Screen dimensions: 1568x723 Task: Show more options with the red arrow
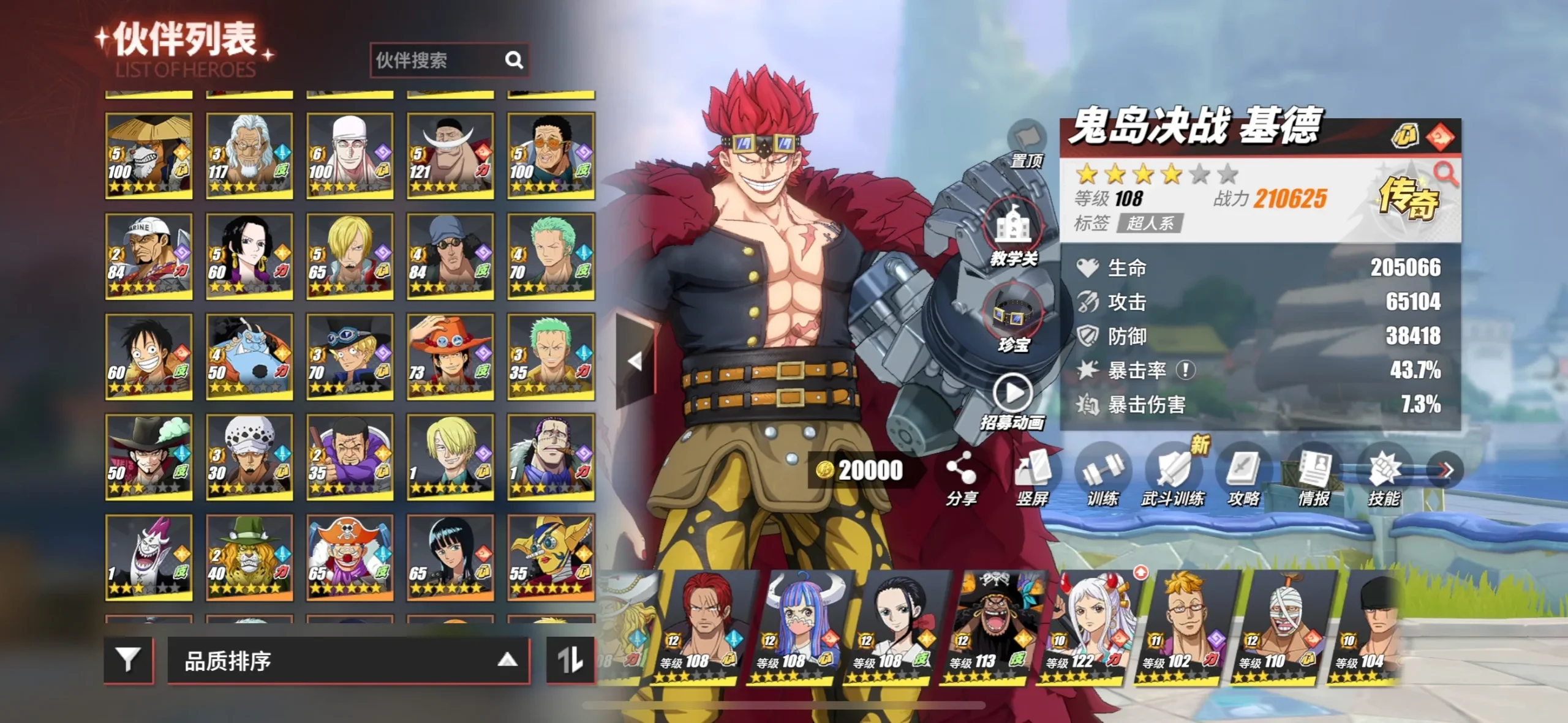click(x=1445, y=470)
